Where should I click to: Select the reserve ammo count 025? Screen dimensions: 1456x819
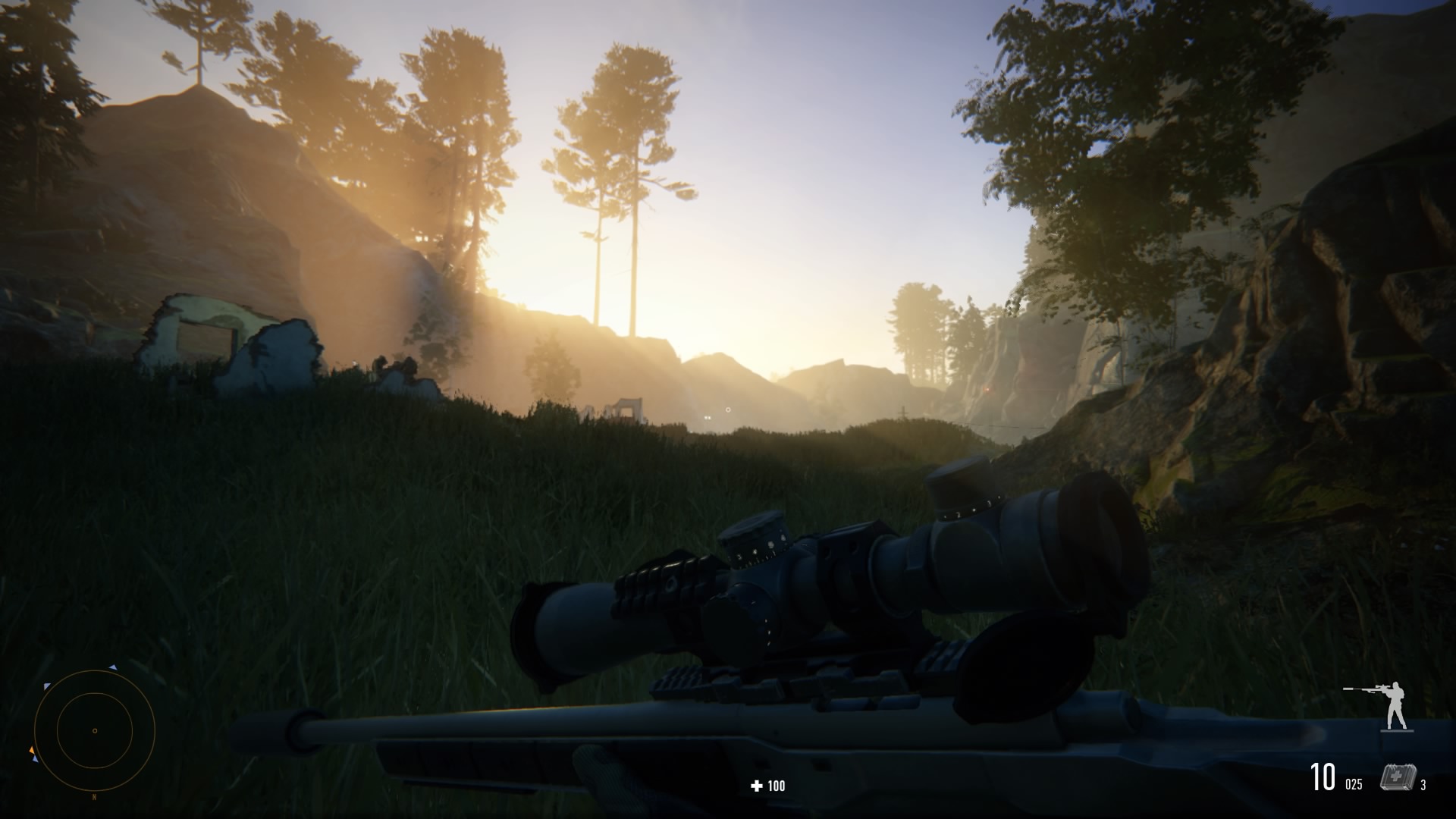1354,784
